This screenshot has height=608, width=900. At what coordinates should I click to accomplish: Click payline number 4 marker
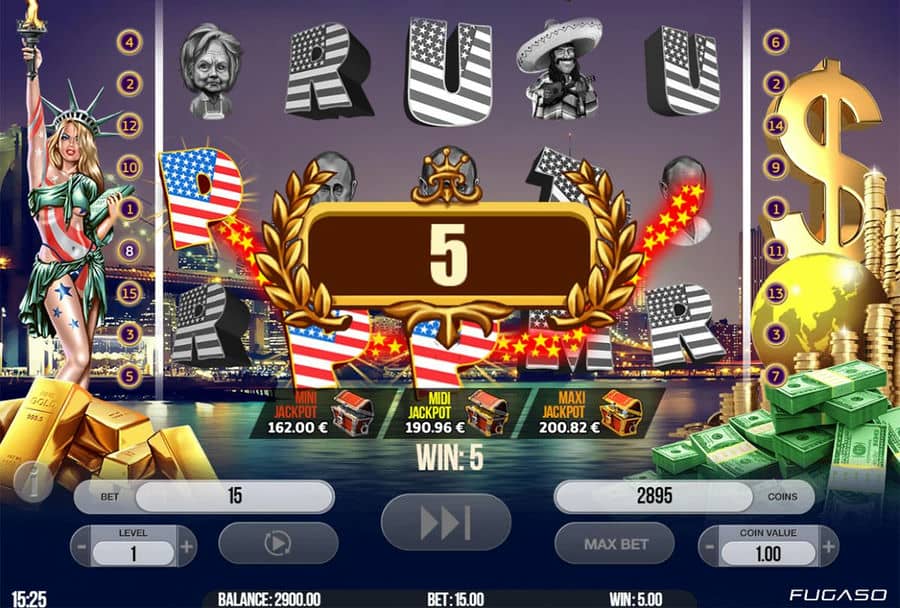click(x=129, y=42)
